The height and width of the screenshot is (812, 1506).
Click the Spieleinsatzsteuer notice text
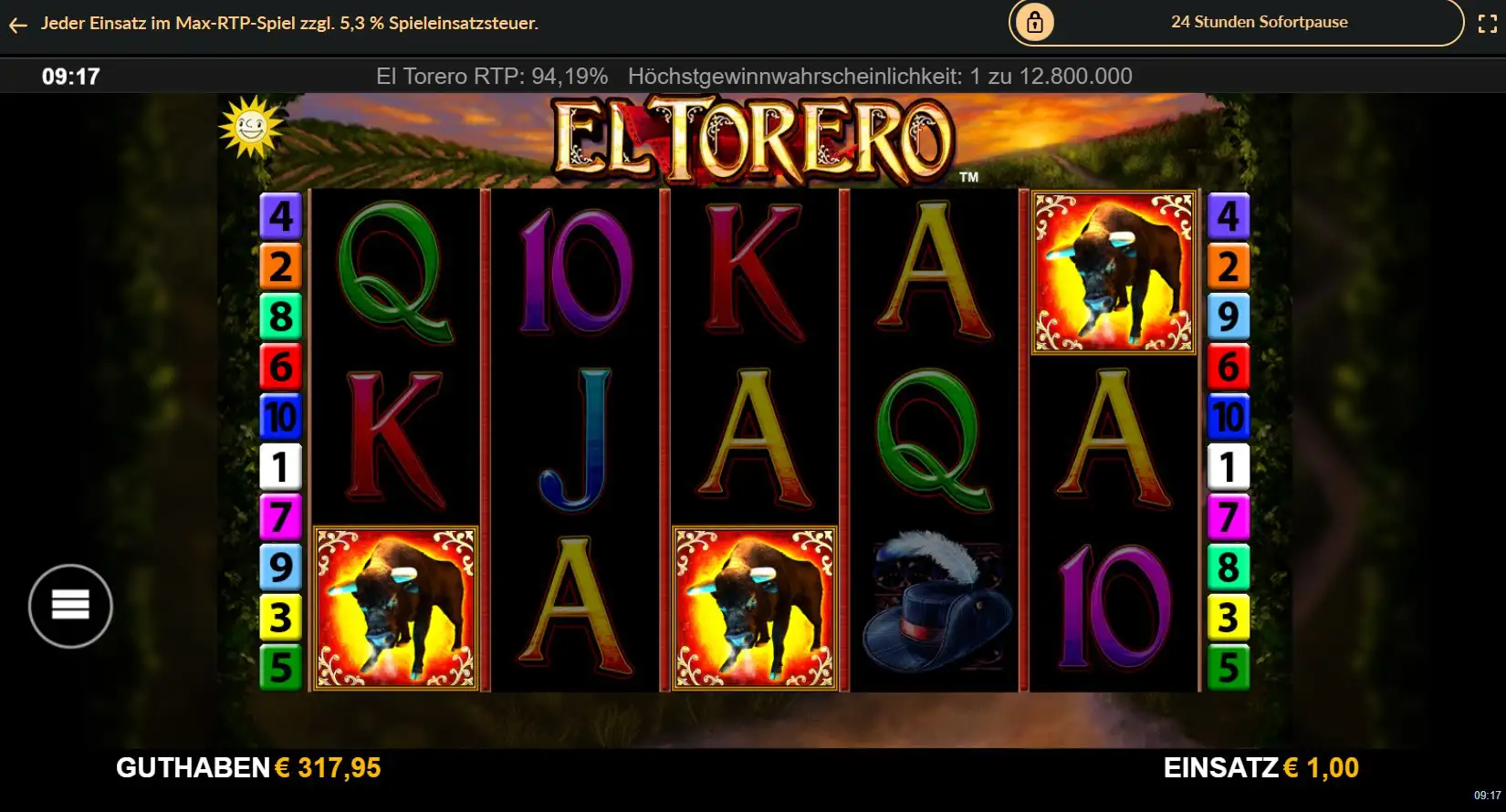tap(290, 23)
